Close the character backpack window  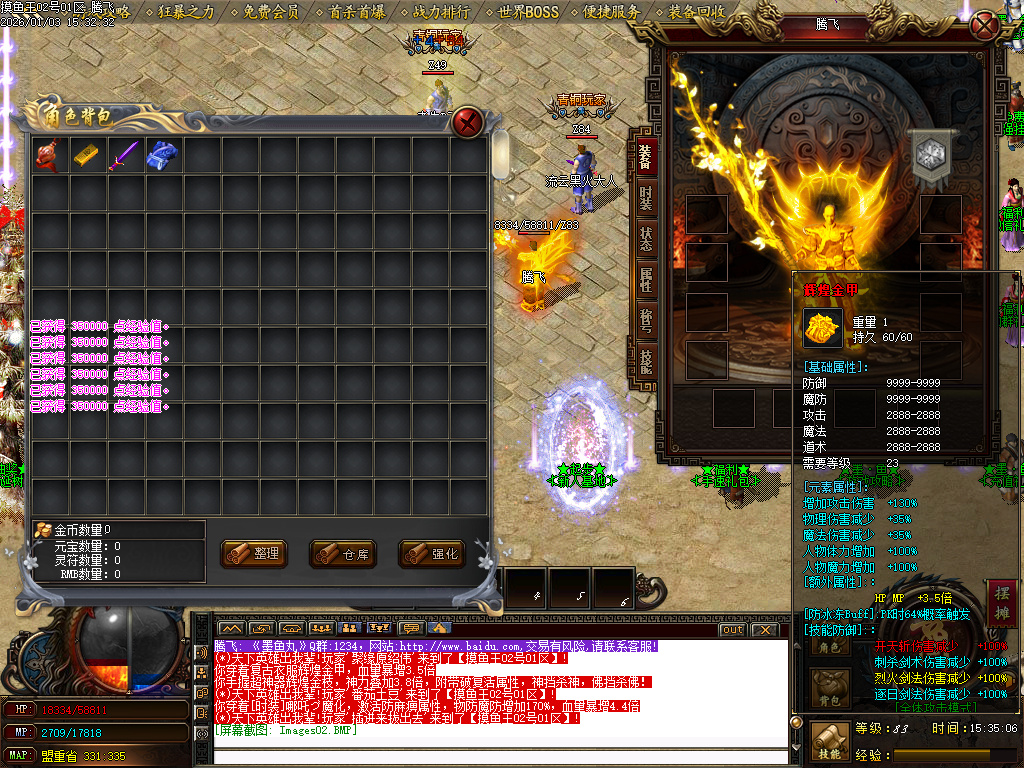tap(467, 123)
